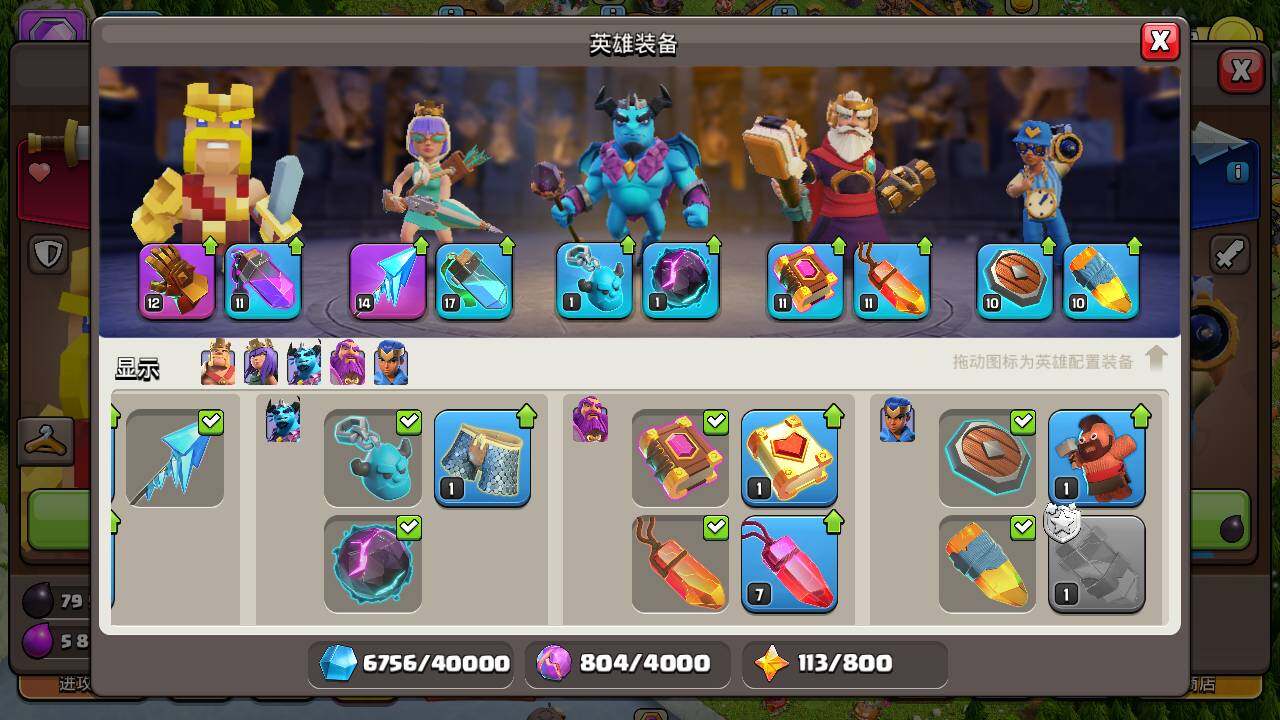The width and height of the screenshot is (1280, 720).
Task: Select the Grand Warden's tome equipment slot
Action: [806, 281]
